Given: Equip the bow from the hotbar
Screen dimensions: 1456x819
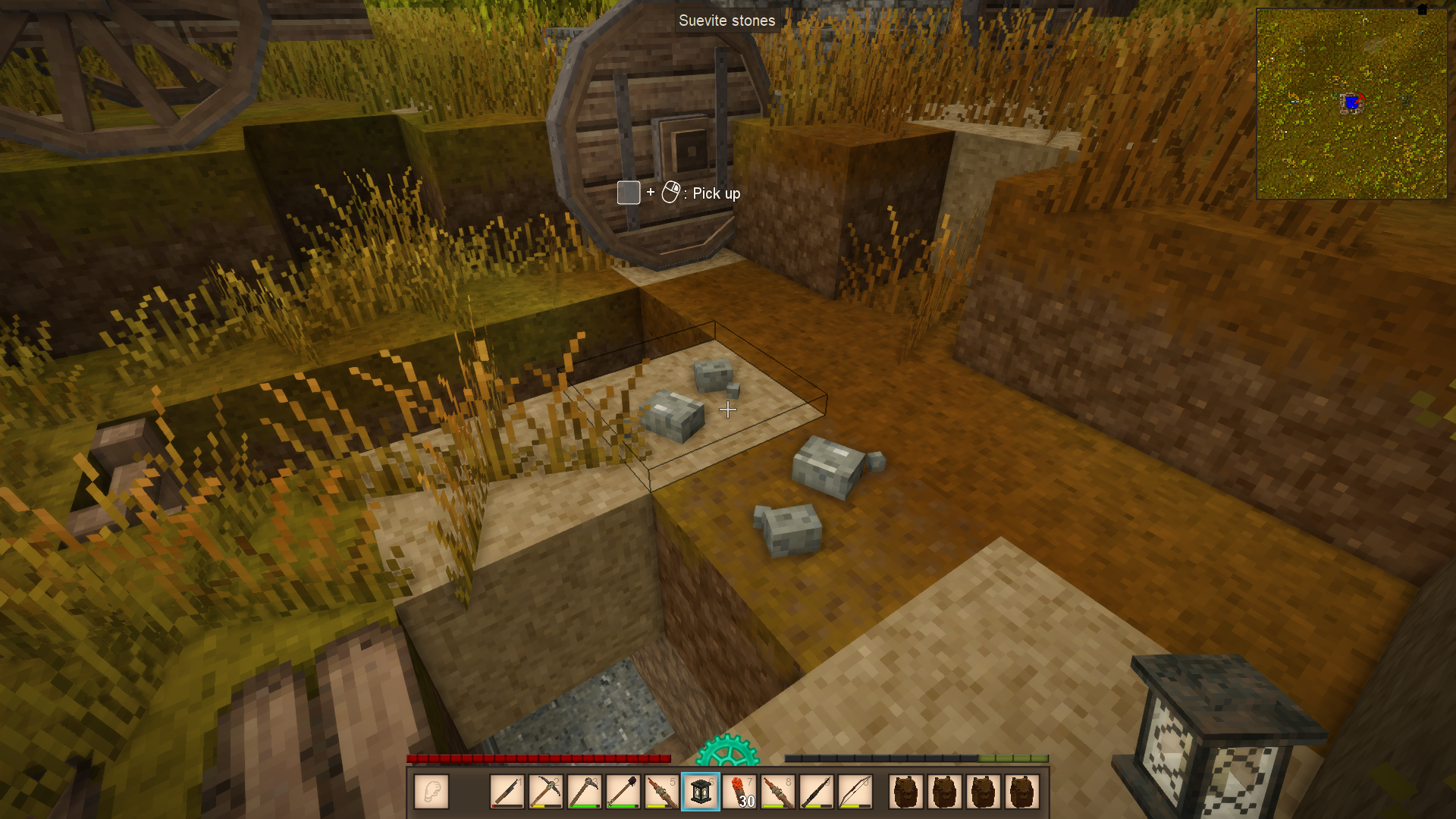Looking at the screenshot, I should click(x=855, y=792).
